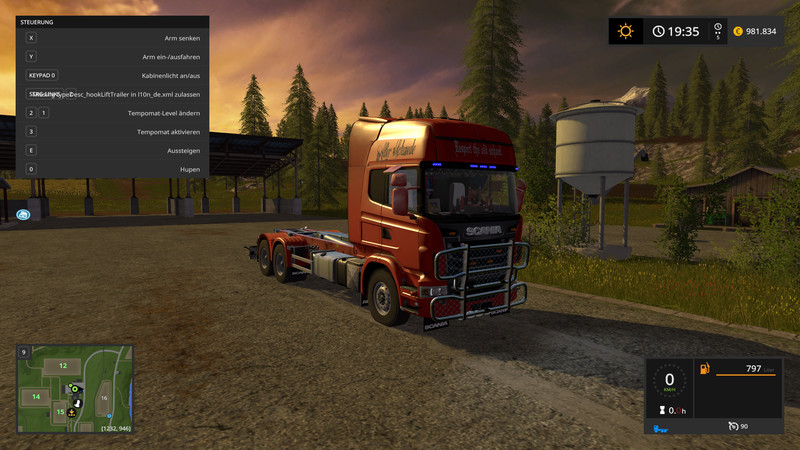
Task: Click field 14 on the minimap
Action: tap(36, 397)
